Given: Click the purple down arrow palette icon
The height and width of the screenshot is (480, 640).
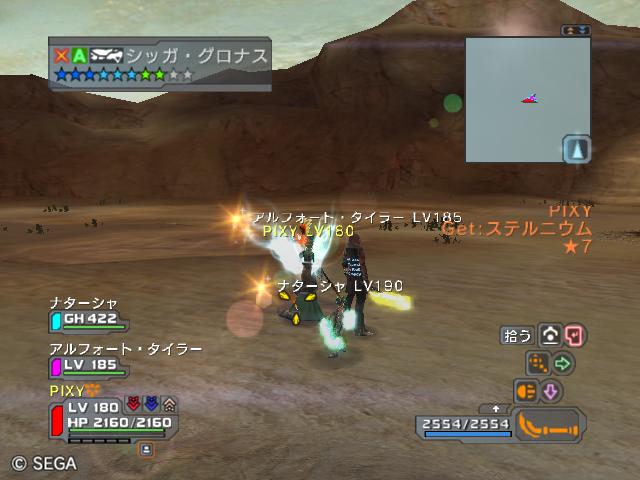Looking at the screenshot, I should click(x=551, y=391).
